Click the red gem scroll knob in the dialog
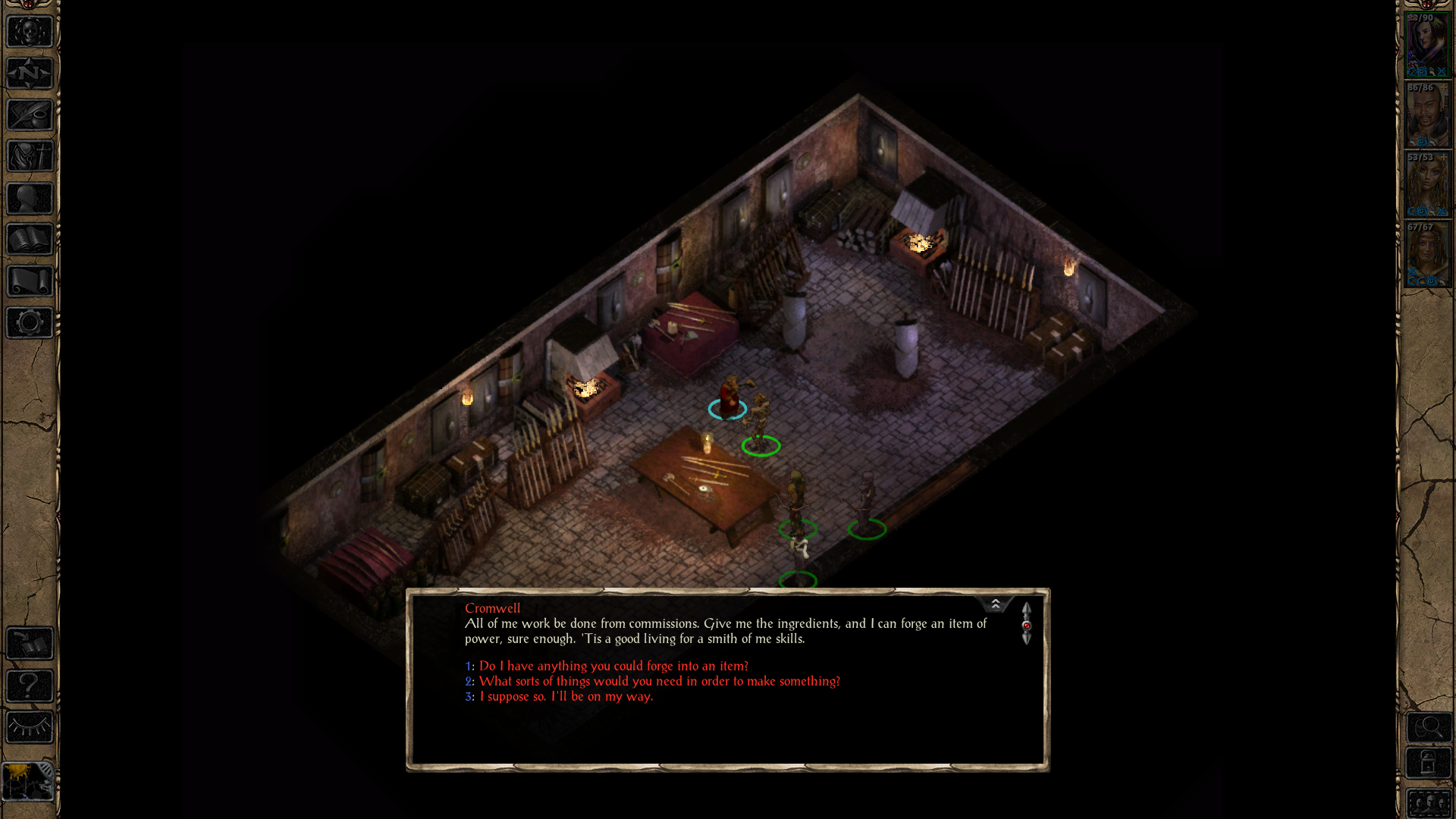 pyautogui.click(x=1028, y=624)
